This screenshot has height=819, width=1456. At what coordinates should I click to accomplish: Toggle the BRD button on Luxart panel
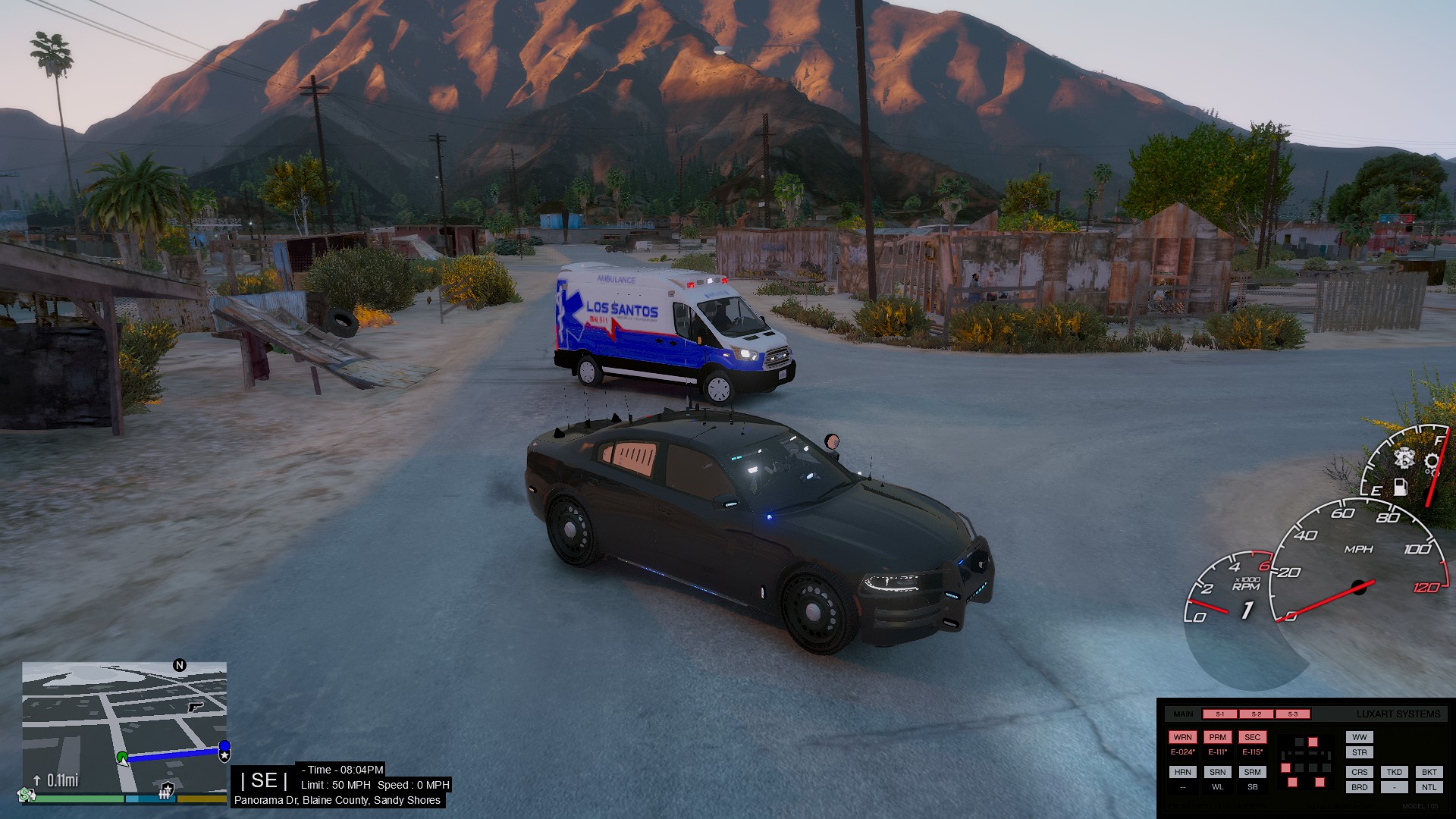1359,787
